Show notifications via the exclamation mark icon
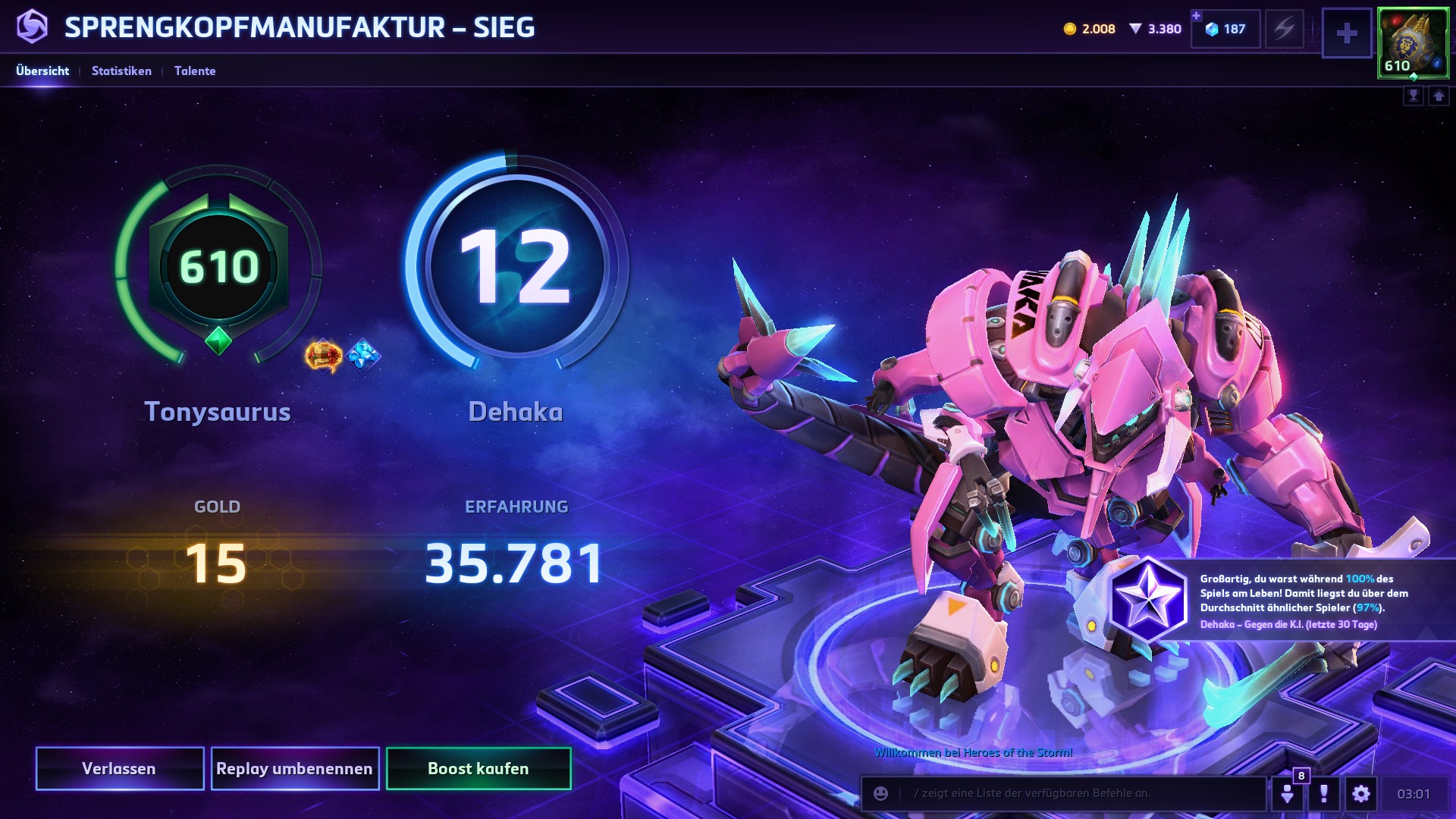The height and width of the screenshot is (819, 1456). [1324, 793]
